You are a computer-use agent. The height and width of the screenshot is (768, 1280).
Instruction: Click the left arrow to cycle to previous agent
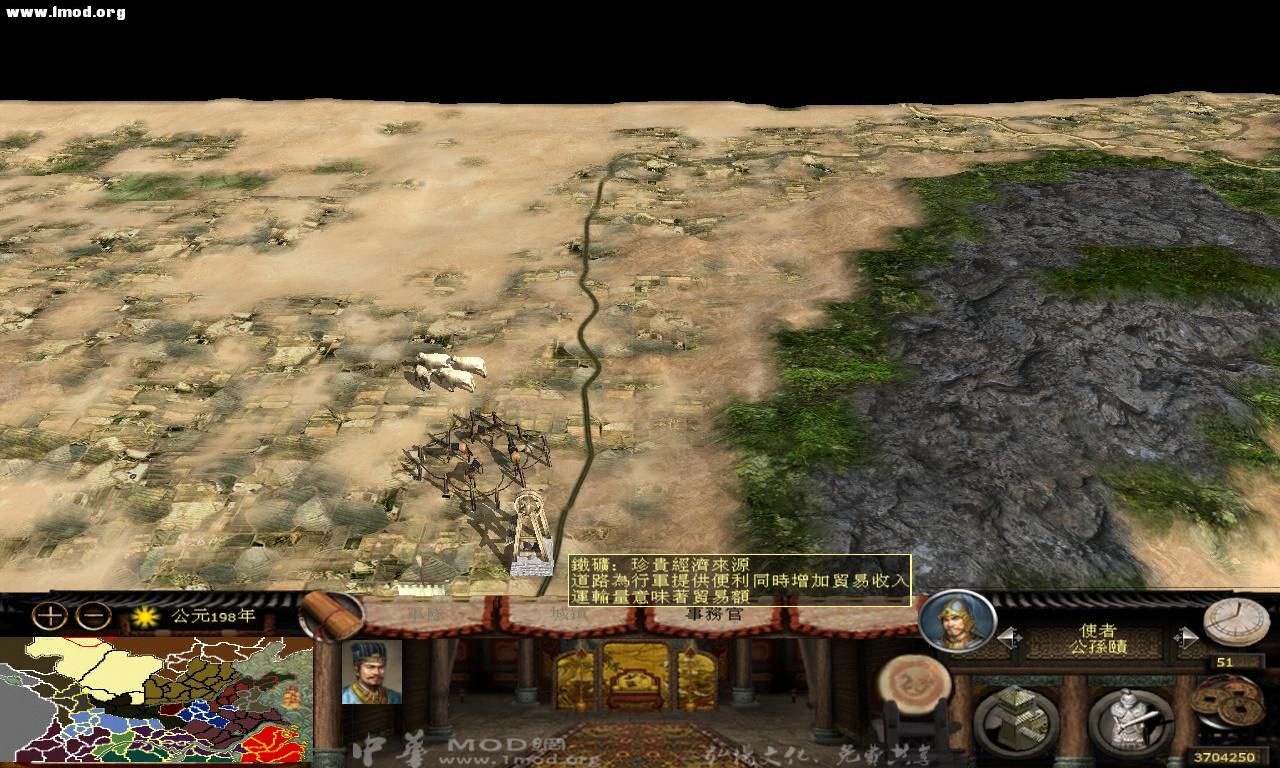(1008, 637)
